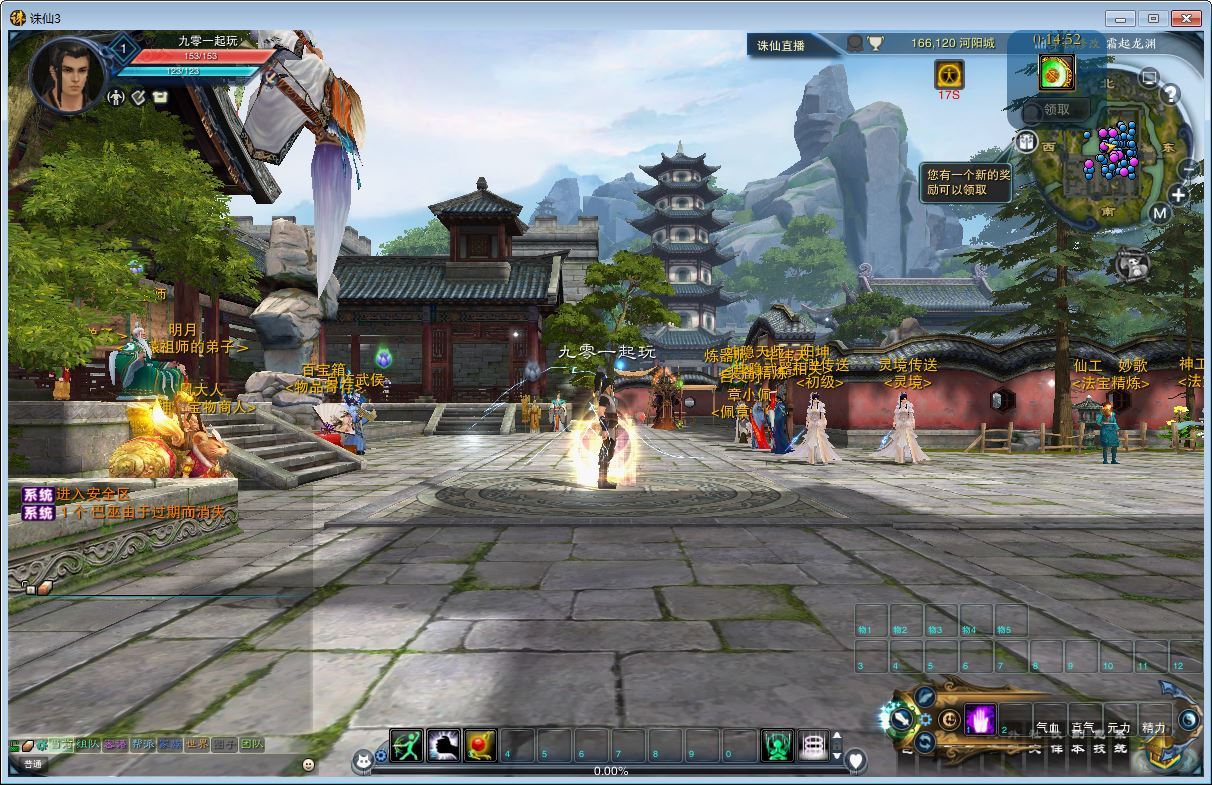Click the 领取 claim reward button
Image resolution: width=1212 pixels, height=785 pixels.
1056,110
